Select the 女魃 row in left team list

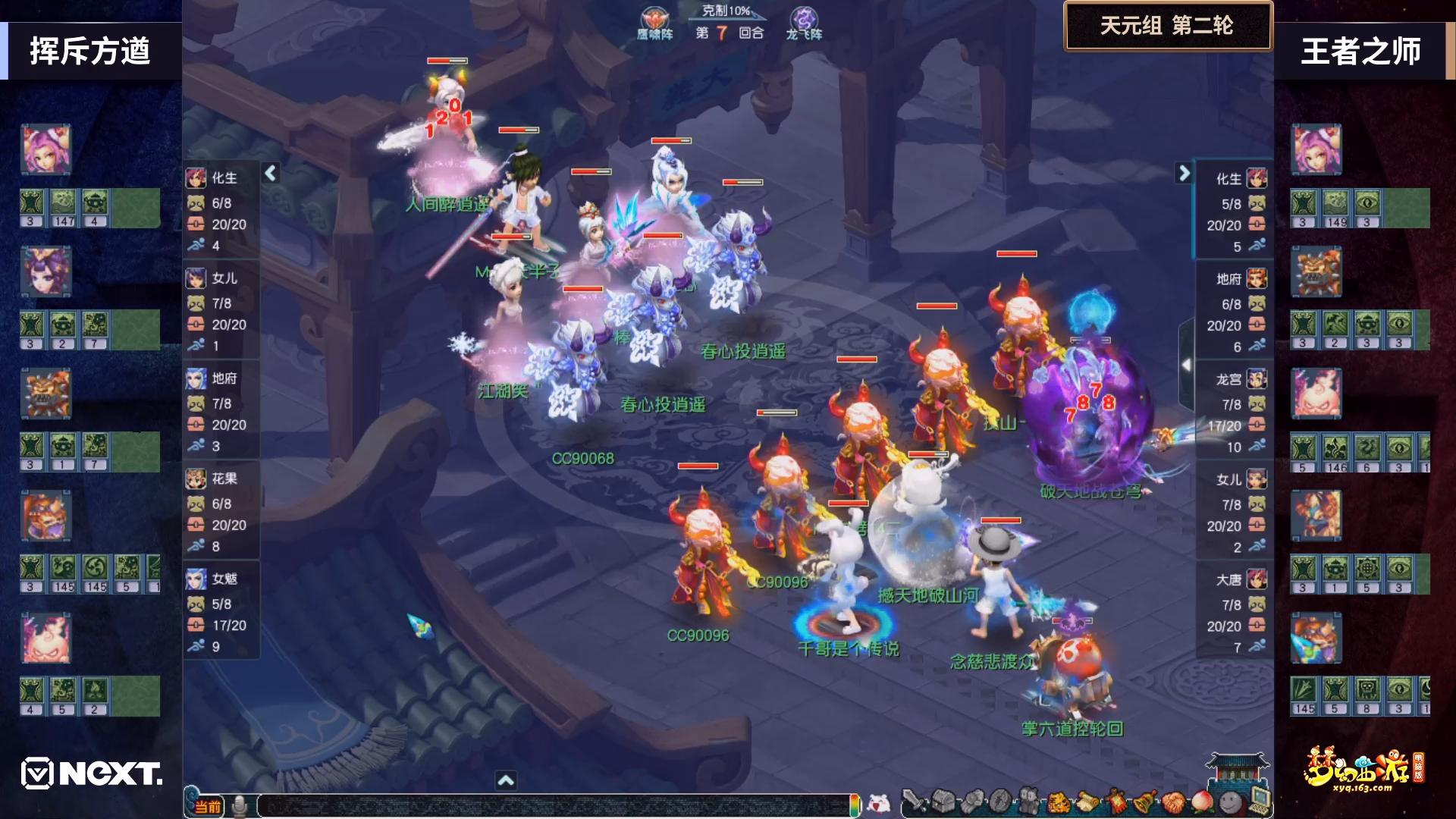click(x=221, y=612)
